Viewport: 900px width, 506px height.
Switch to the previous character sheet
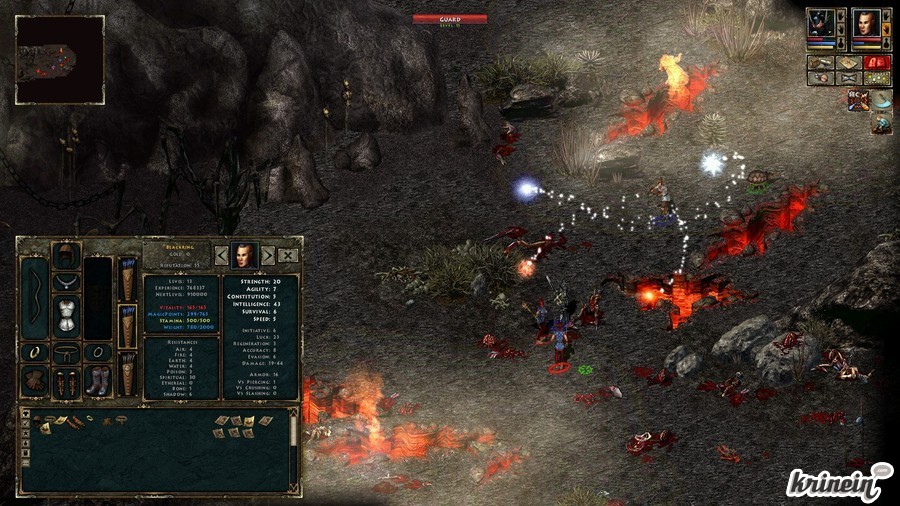click(x=222, y=255)
